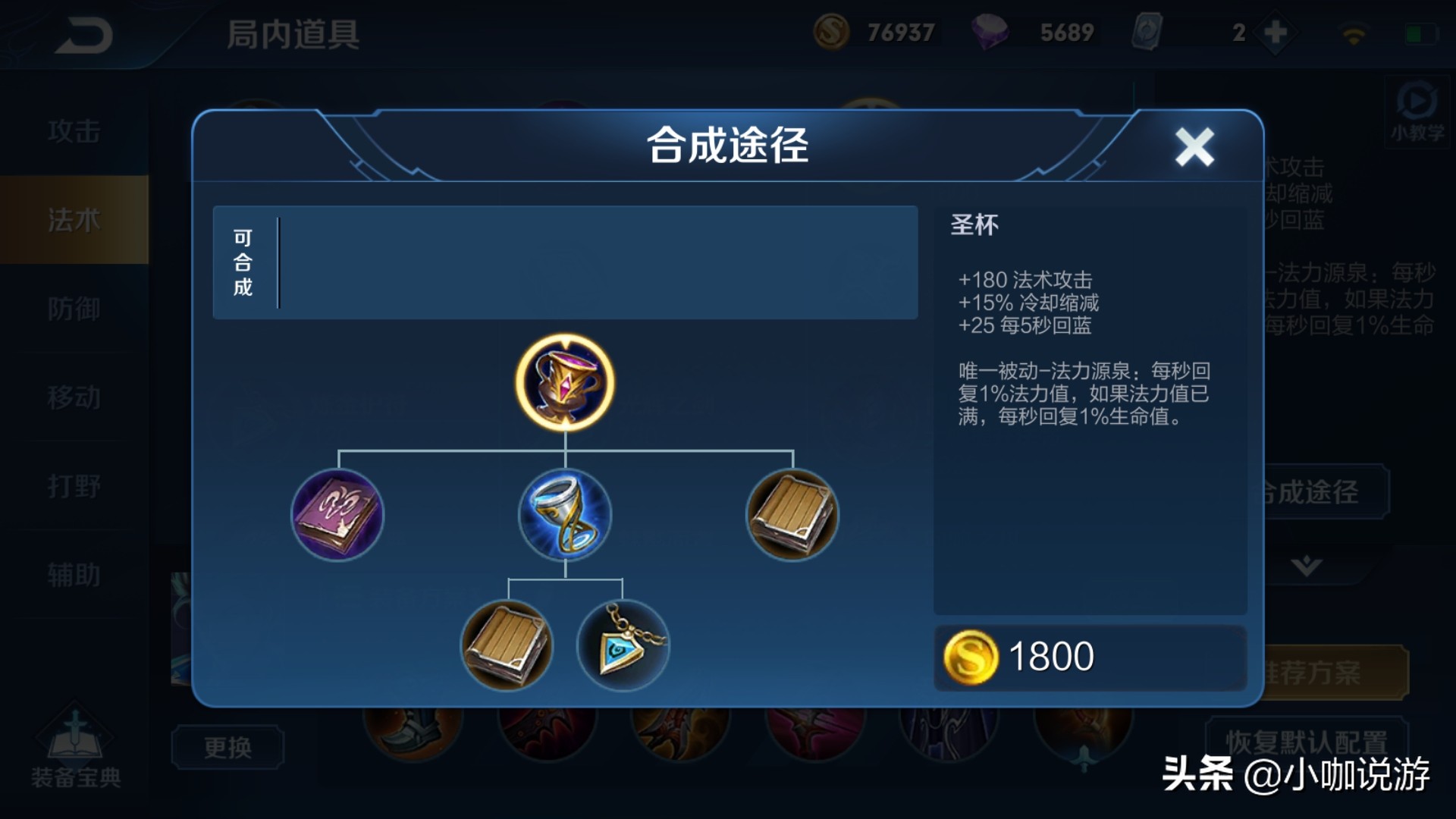The image size is (1456, 819).
Task: Open the 防御 equipment category
Action: pos(74,309)
